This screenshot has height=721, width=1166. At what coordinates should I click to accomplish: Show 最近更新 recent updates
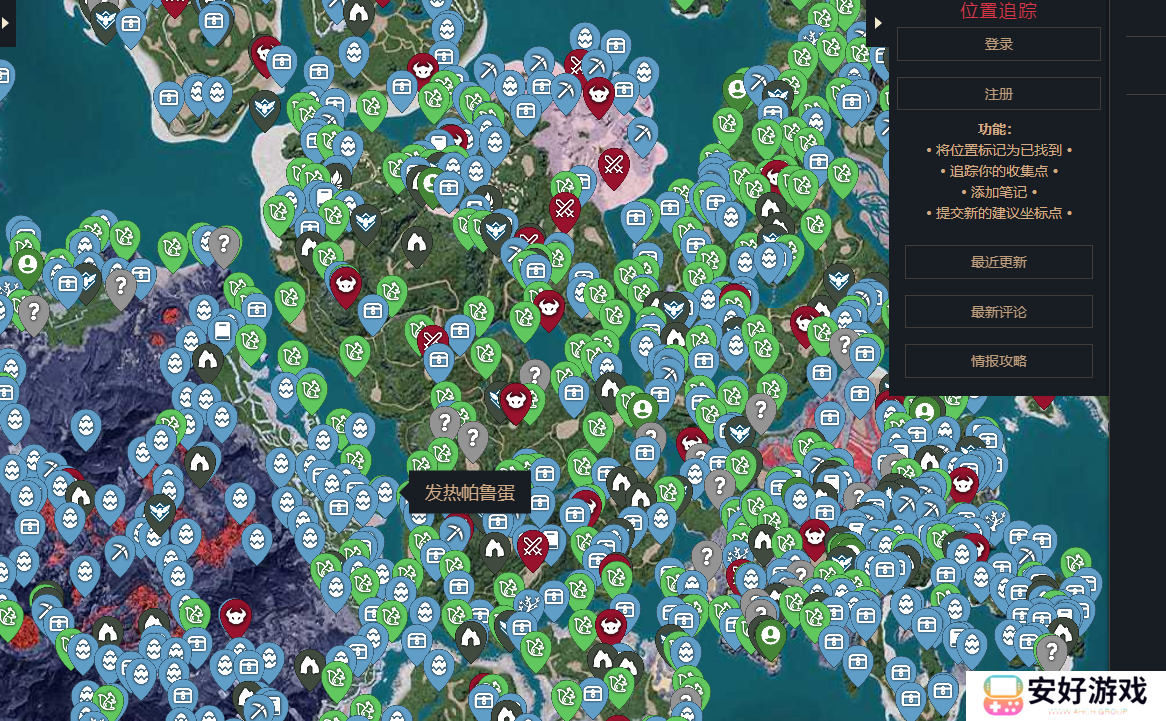pyautogui.click(x=998, y=262)
